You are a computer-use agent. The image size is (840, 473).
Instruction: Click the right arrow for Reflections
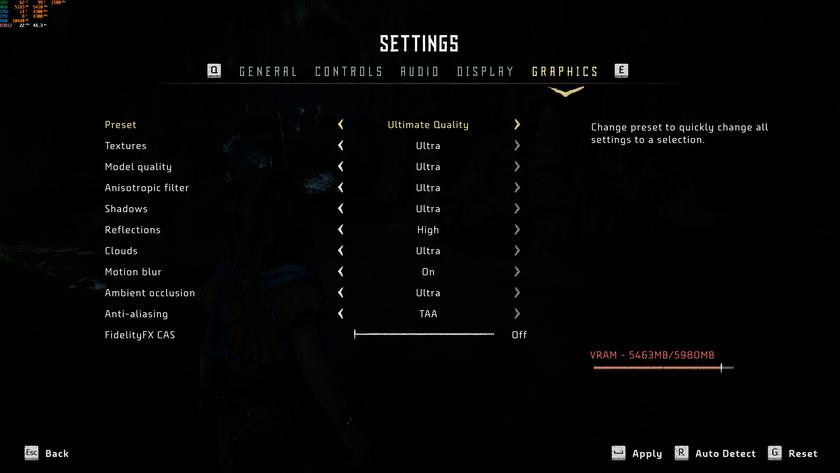(517, 230)
